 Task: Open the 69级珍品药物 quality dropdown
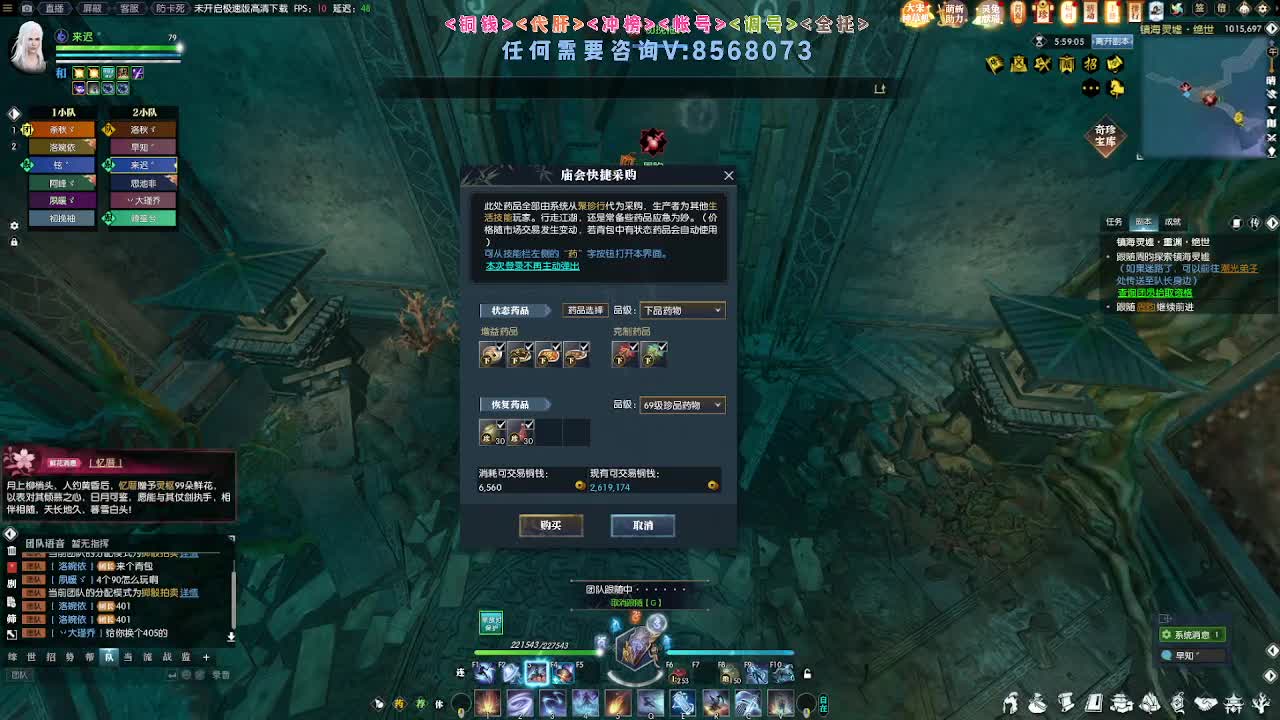click(x=682, y=404)
